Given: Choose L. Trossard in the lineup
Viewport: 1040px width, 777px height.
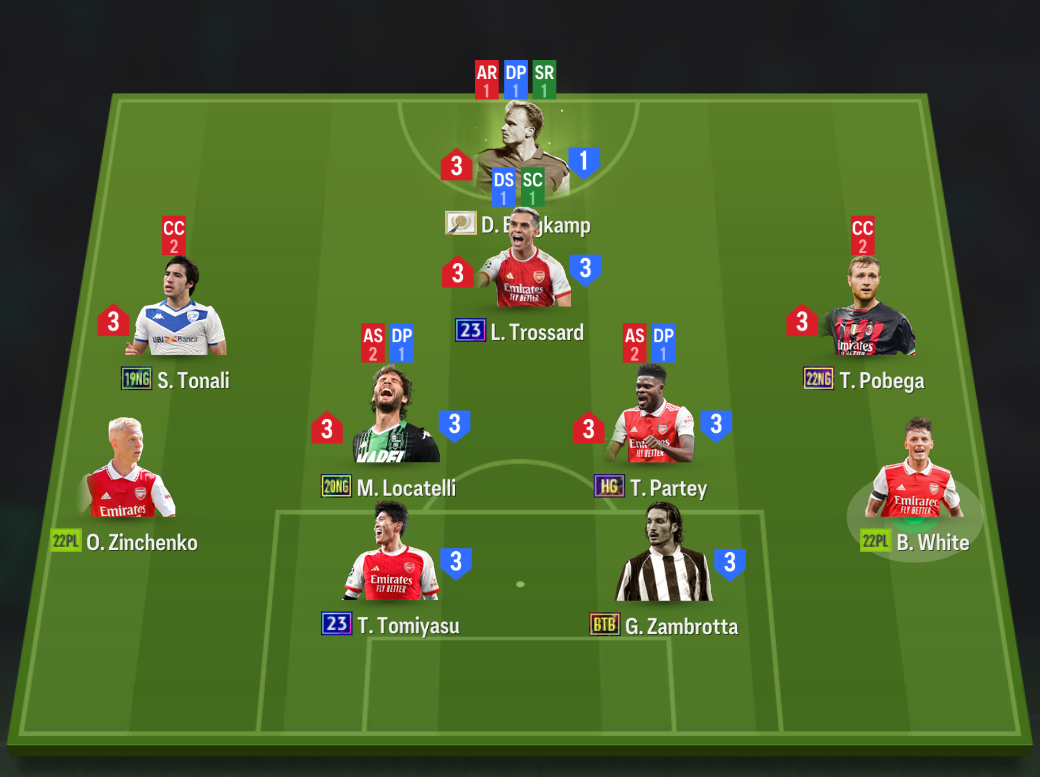Looking at the screenshot, I should pos(523,268).
